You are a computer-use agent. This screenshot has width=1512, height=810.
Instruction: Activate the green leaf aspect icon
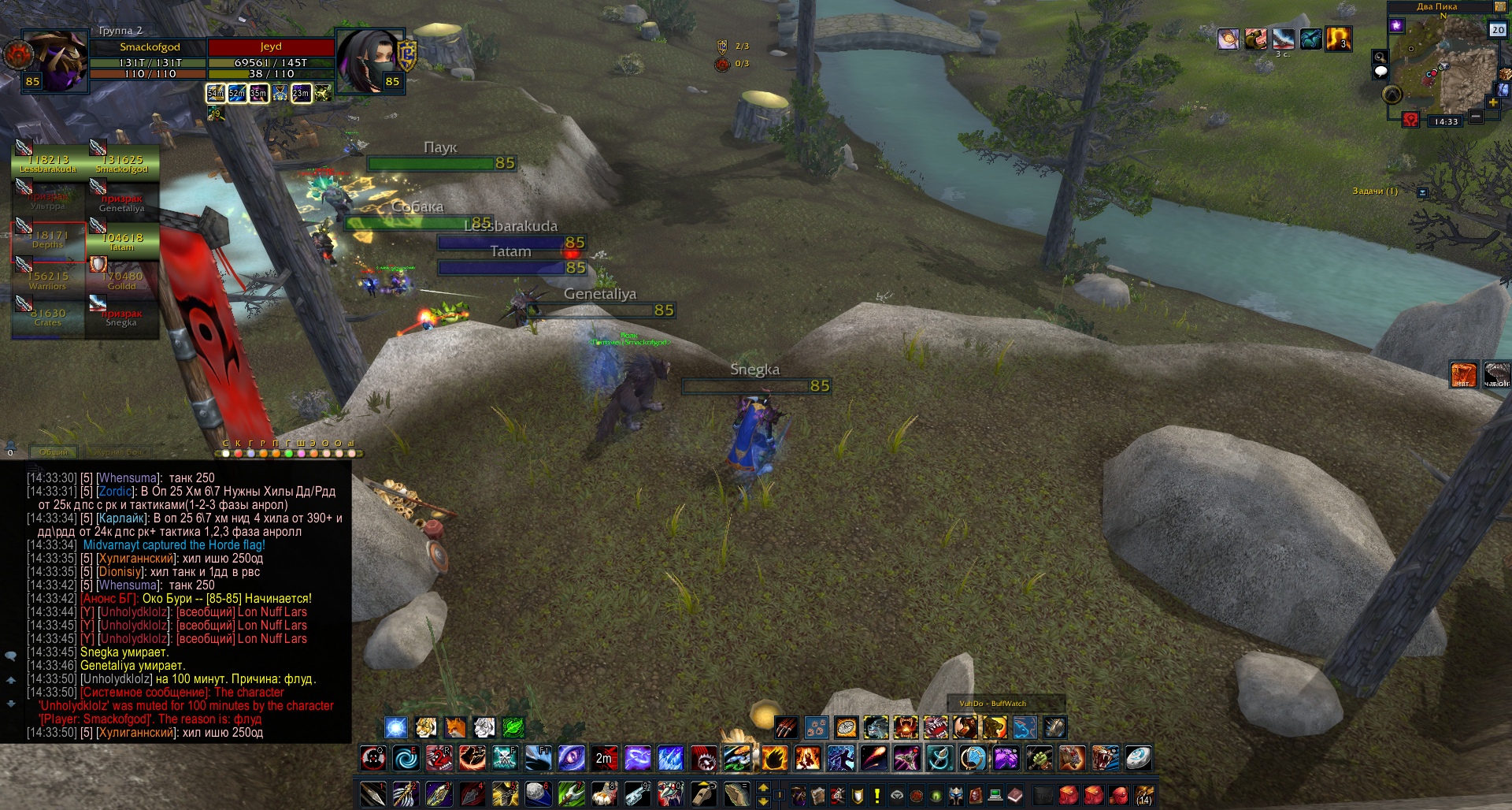coord(513,726)
